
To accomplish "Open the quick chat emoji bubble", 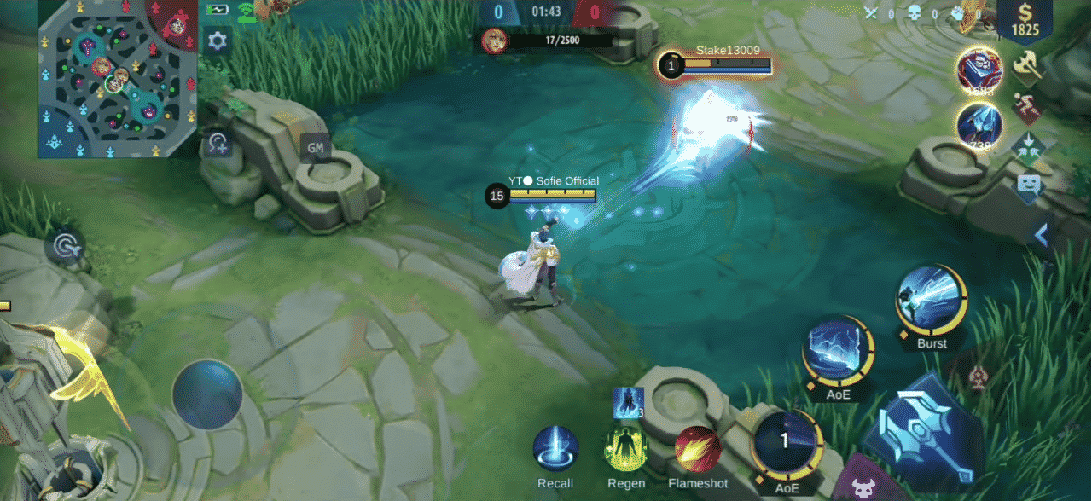I will click(x=1027, y=184).
